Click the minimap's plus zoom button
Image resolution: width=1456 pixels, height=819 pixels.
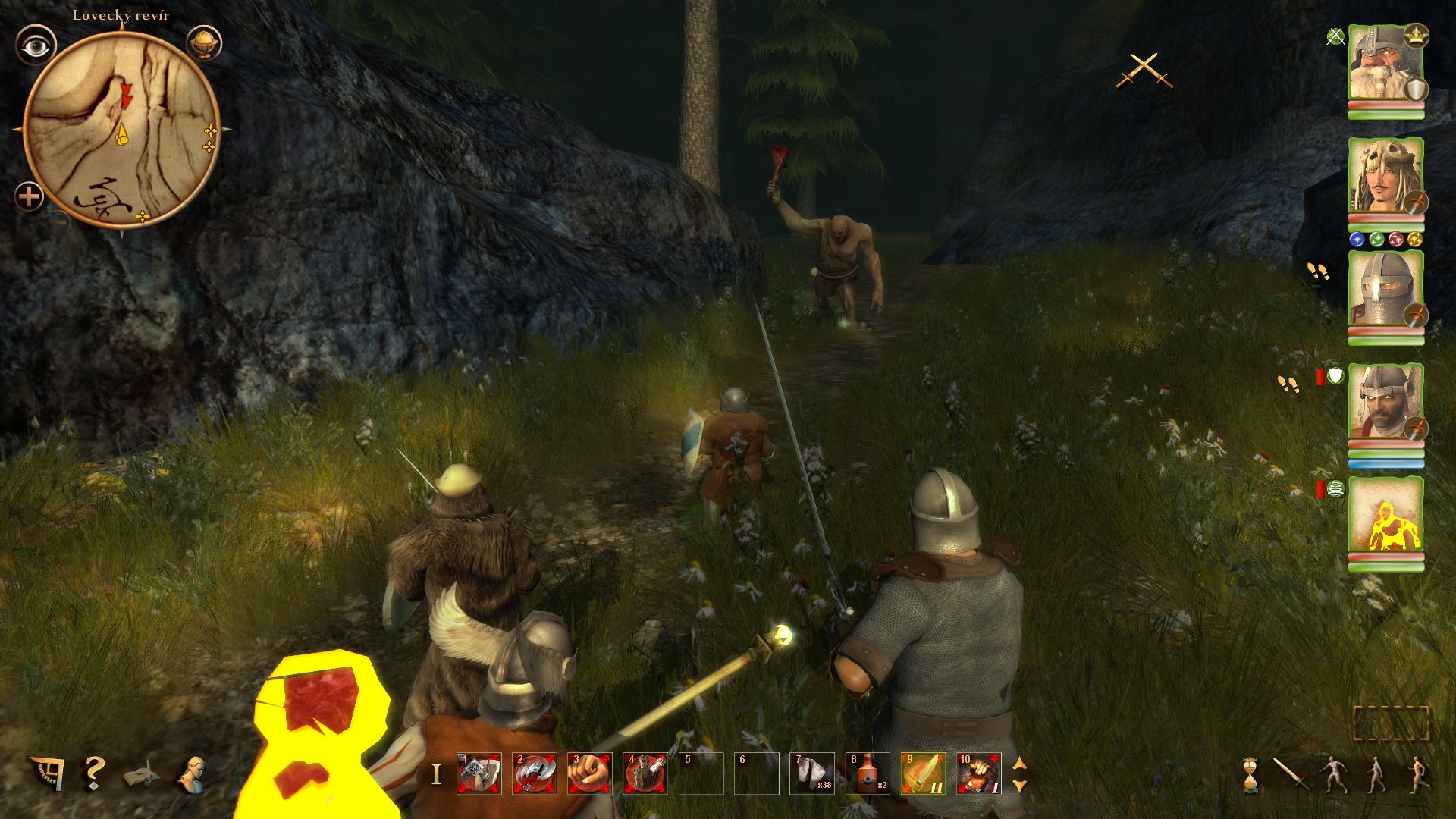(x=29, y=197)
